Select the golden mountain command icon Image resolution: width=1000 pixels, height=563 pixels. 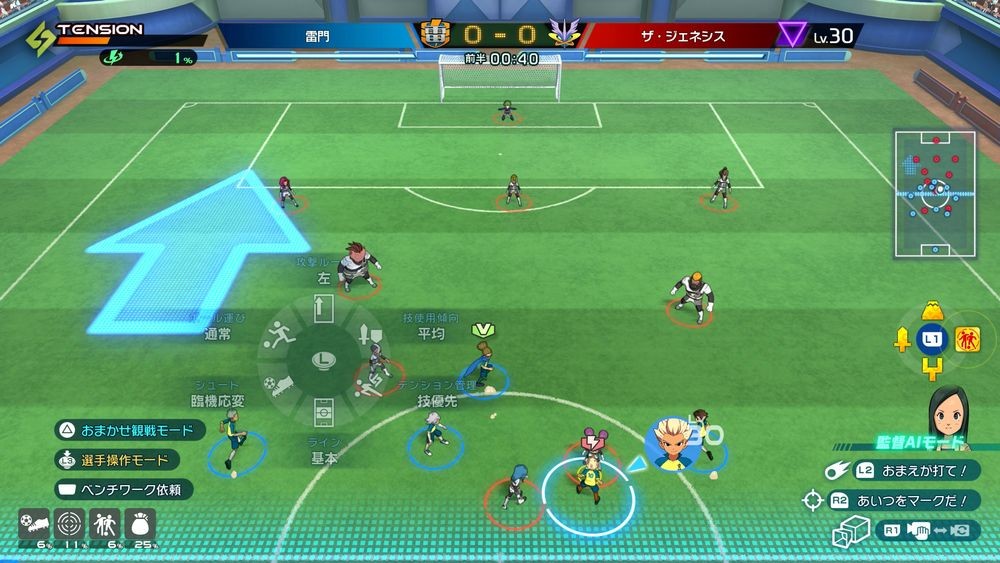tap(933, 309)
